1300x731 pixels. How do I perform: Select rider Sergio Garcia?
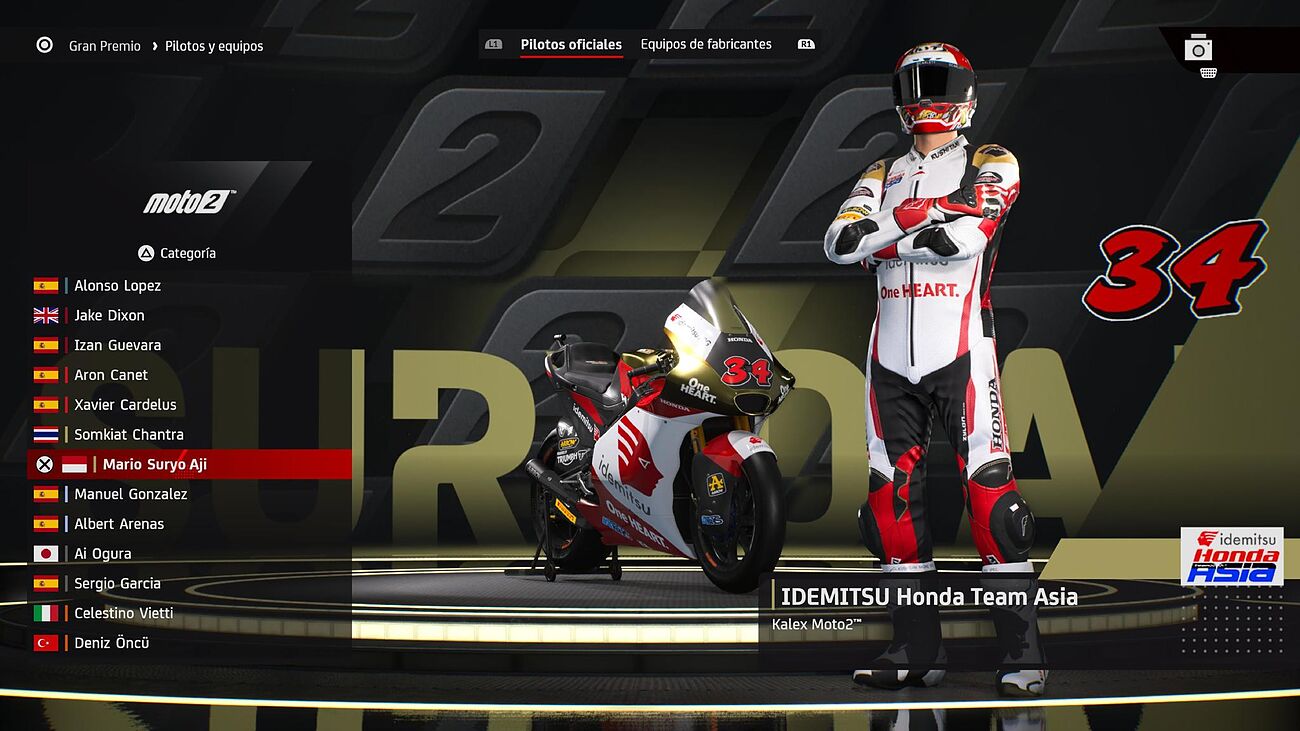pyautogui.click(x=117, y=584)
